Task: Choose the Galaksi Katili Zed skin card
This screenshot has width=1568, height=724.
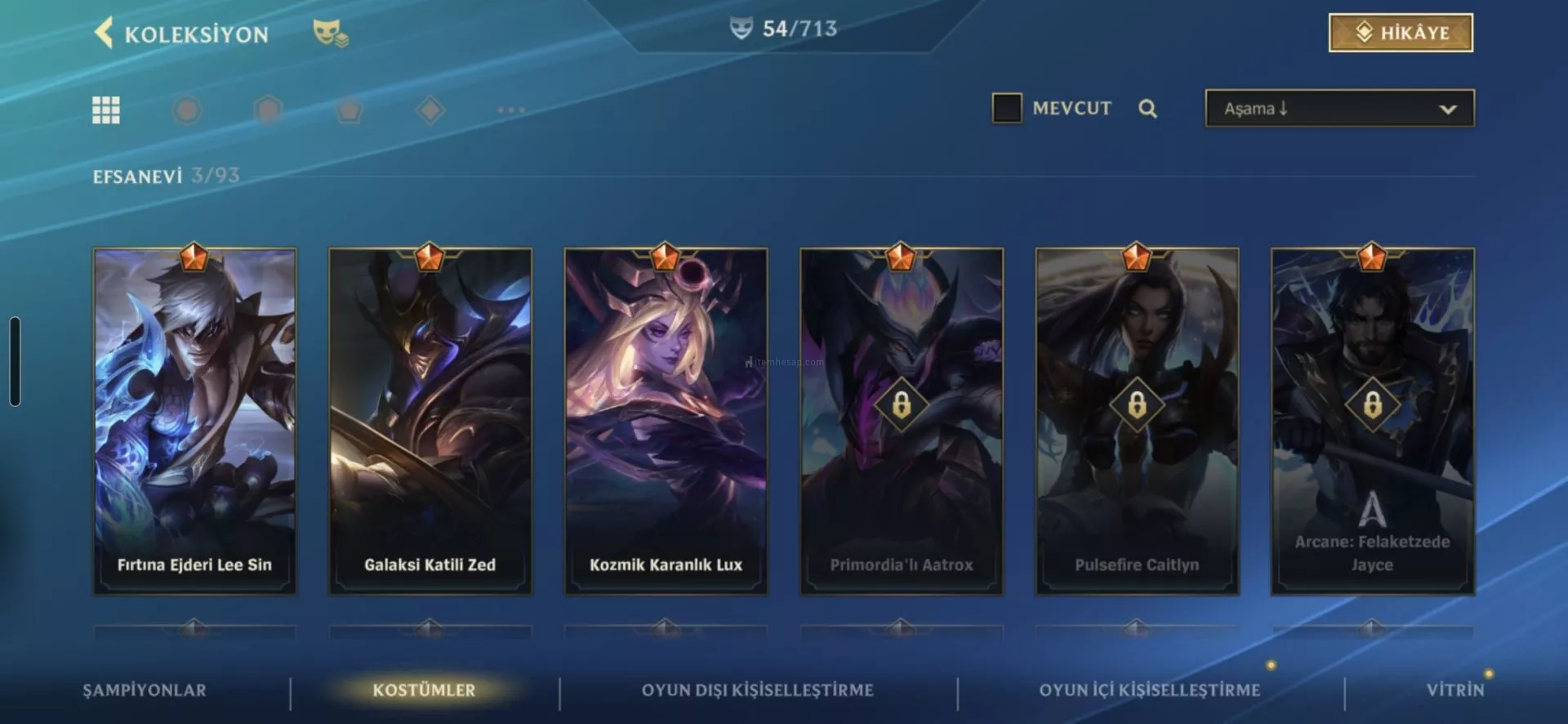Action: point(430,421)
